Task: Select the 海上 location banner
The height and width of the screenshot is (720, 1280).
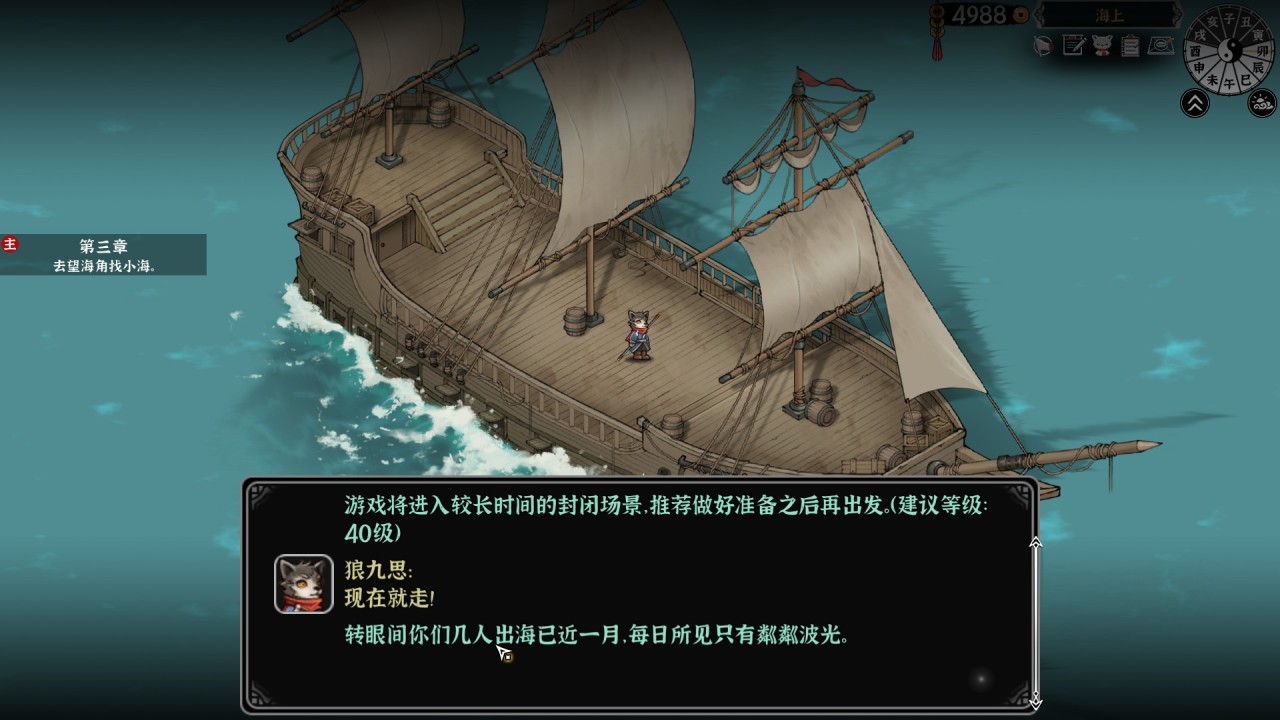Action: pyautogui.click(x=1107, y=15)
